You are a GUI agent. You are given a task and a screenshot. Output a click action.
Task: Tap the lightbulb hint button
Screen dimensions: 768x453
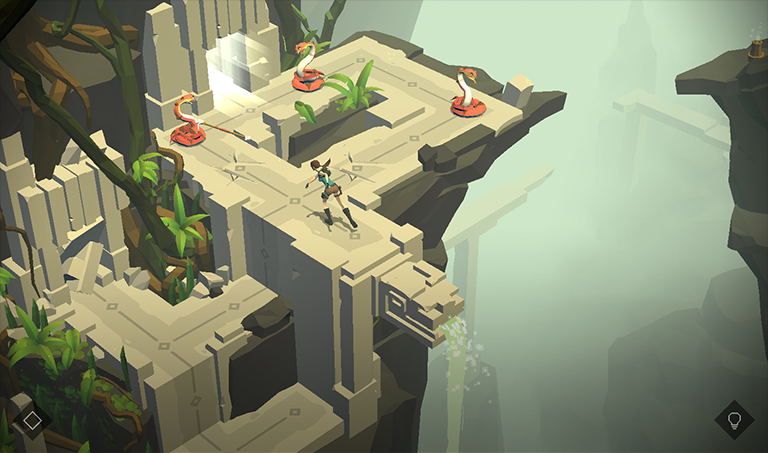734,419
